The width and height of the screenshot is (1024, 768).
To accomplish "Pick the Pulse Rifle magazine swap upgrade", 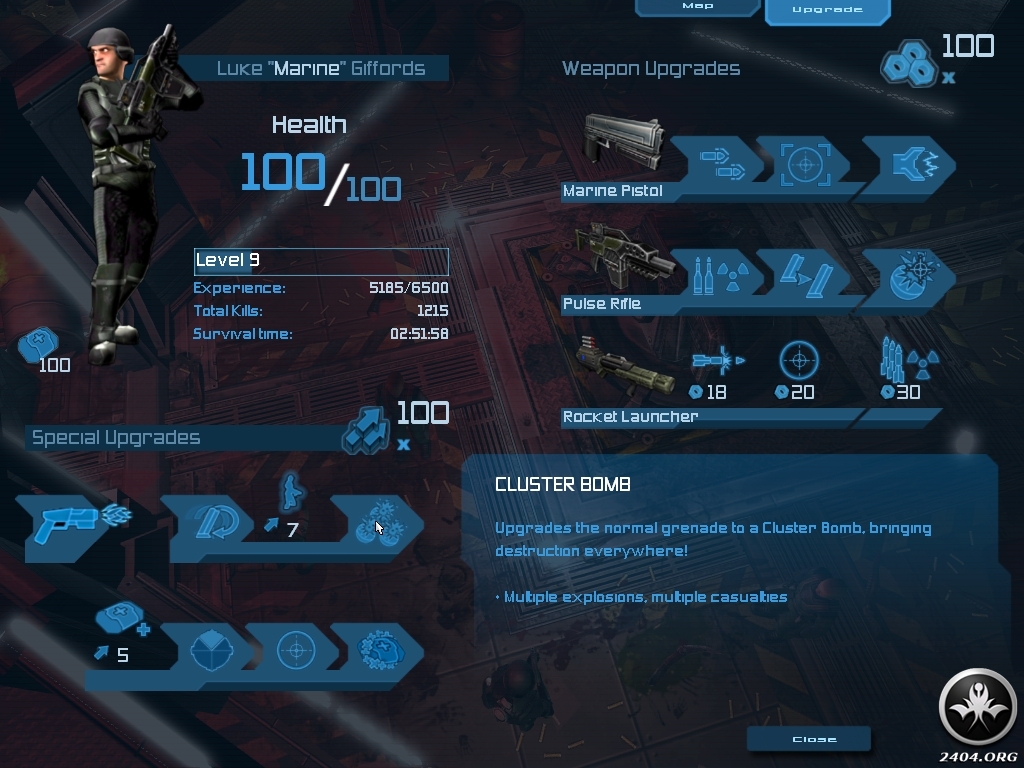I will pyautogui.click(x=803, y=275).
